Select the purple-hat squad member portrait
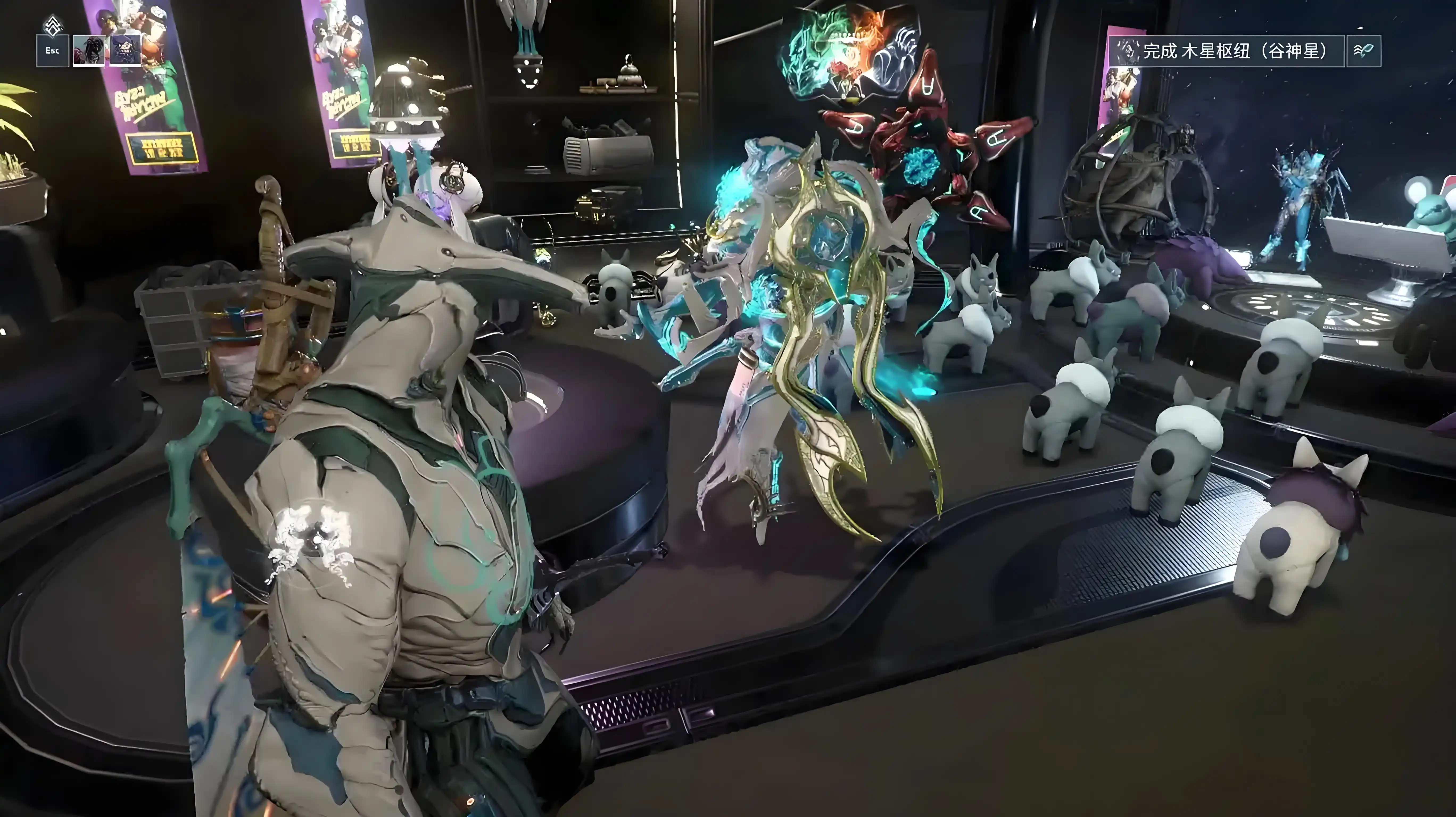The height and width of the screenshot is (817, 1456). click(x=125, y=50)
